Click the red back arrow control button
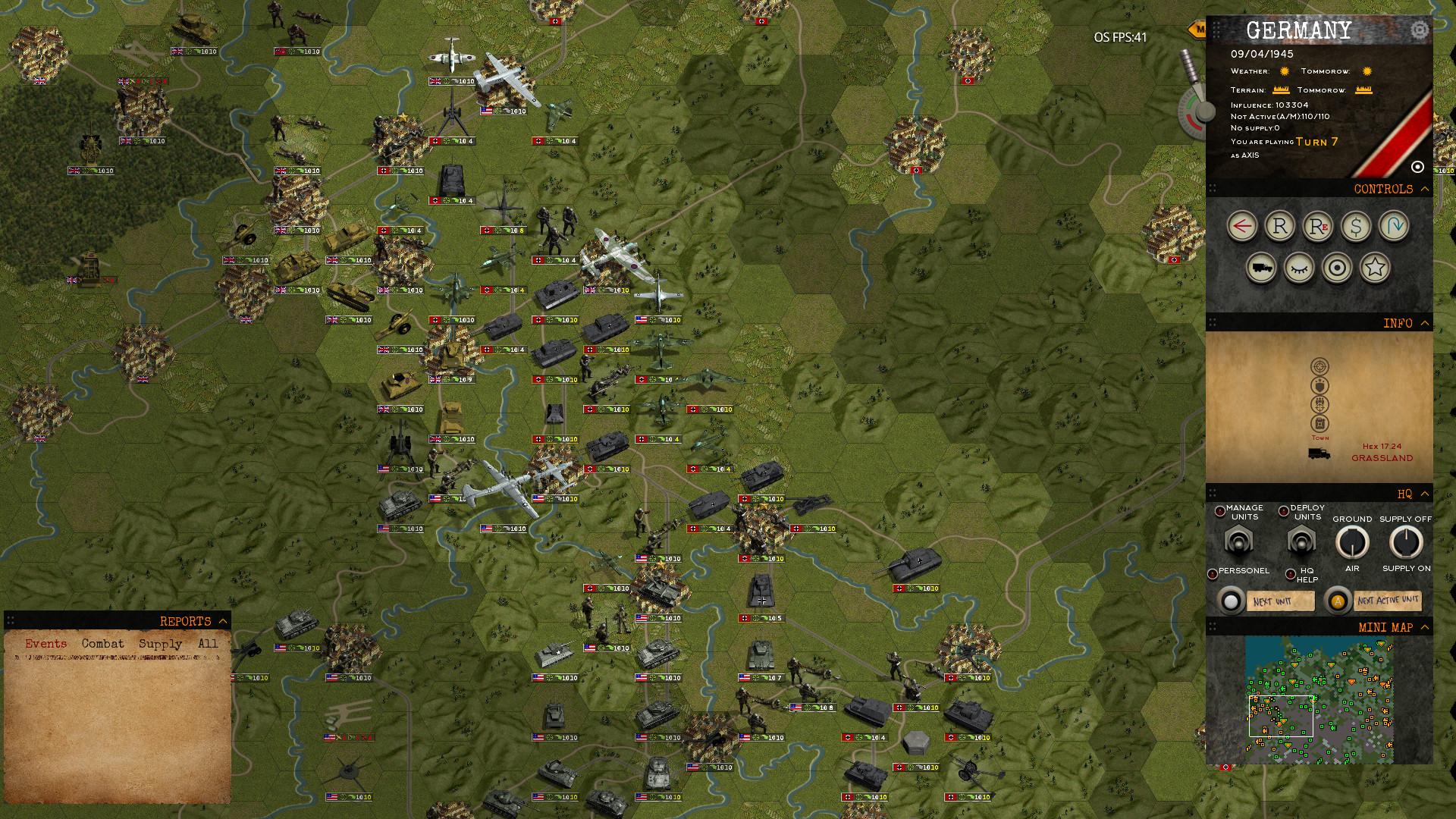This screenshot has height=819, width=1456. (x=1241, y=226)
